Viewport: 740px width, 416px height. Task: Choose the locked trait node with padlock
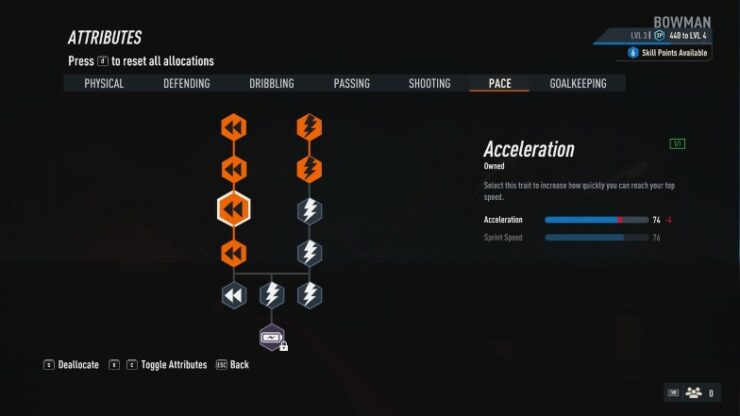click(x=272, y=338)
